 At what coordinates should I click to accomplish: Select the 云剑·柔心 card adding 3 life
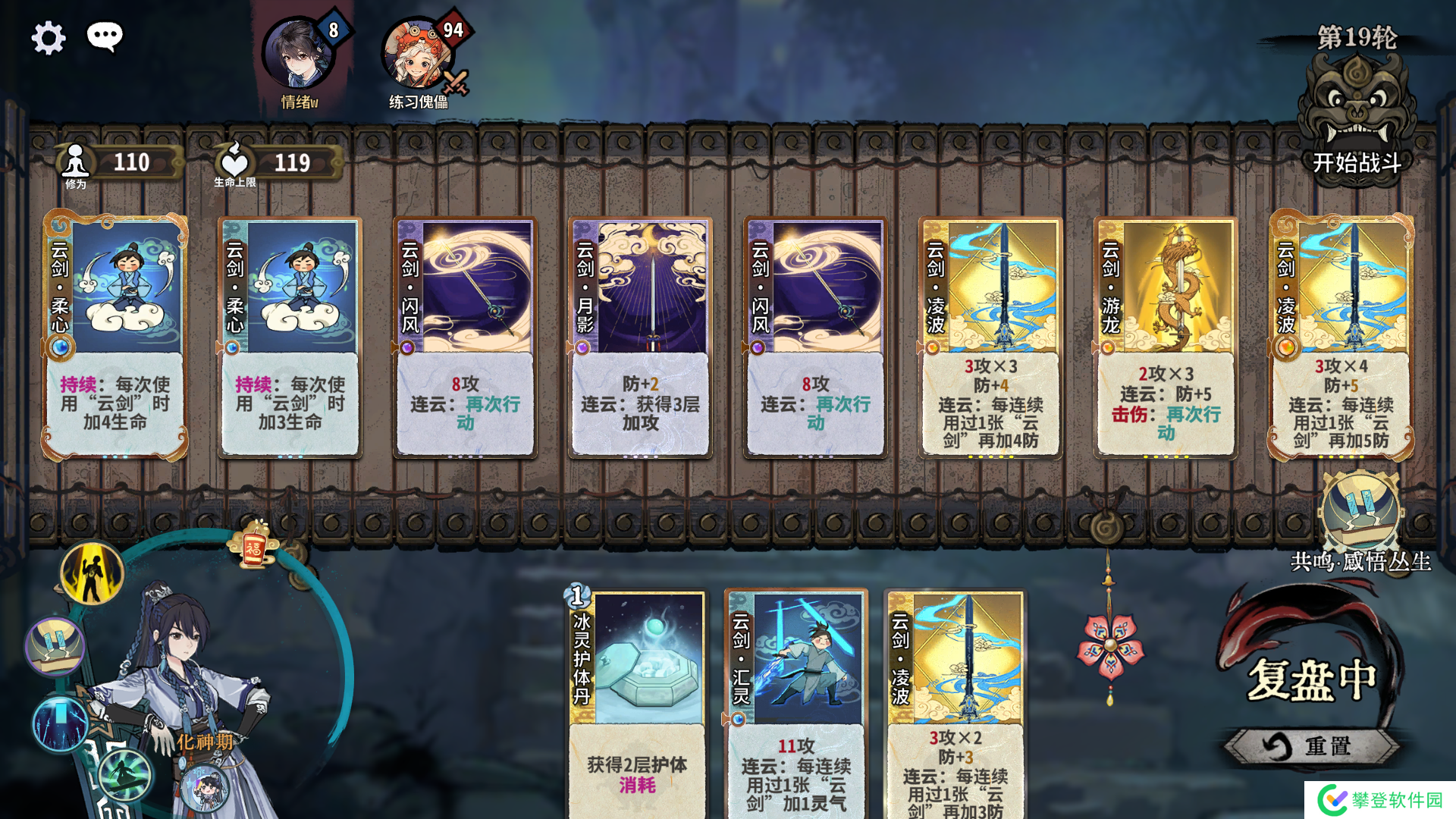tap(290, 337)
